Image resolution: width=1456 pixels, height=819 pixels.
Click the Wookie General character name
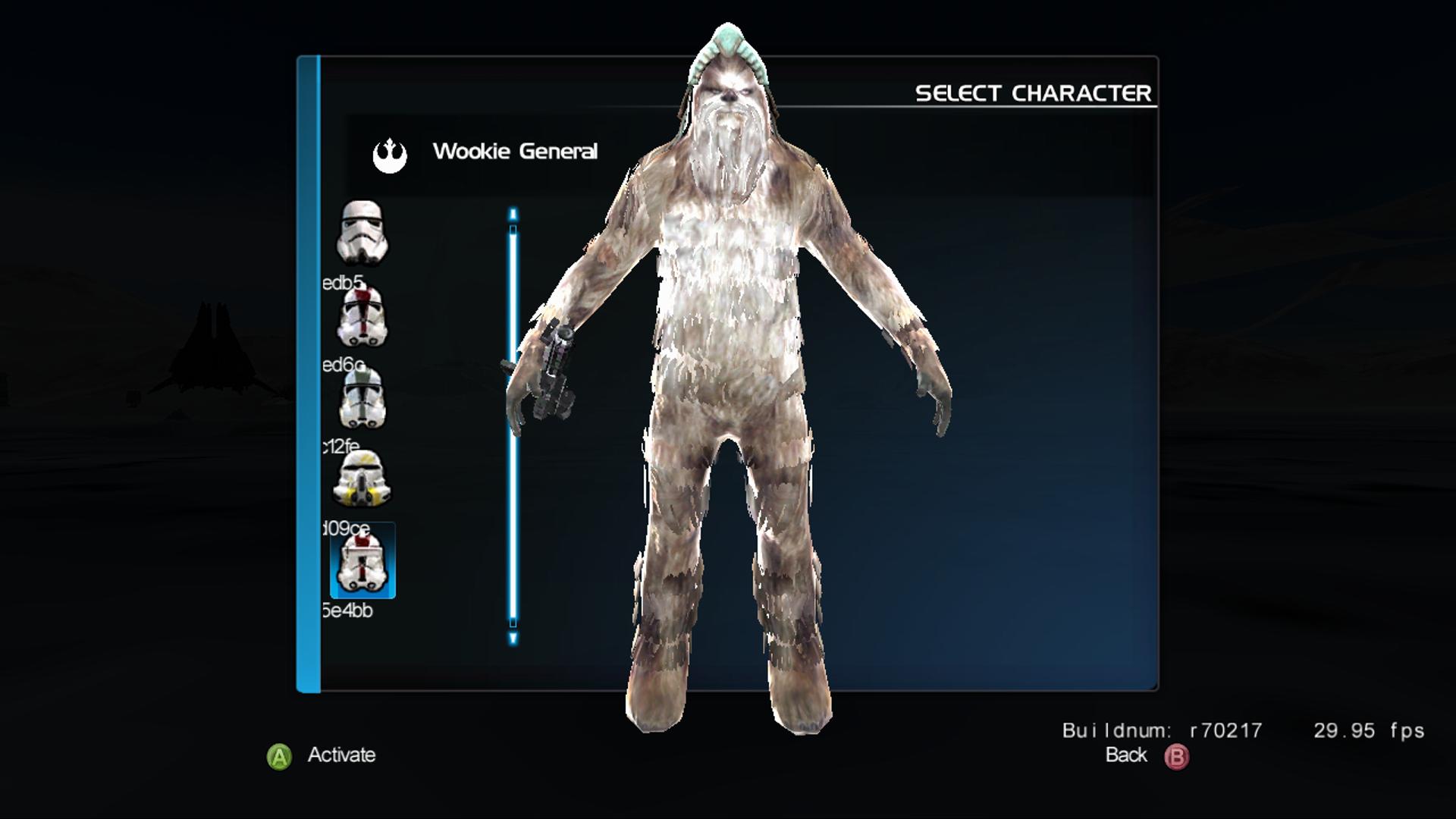coord(516,151)
